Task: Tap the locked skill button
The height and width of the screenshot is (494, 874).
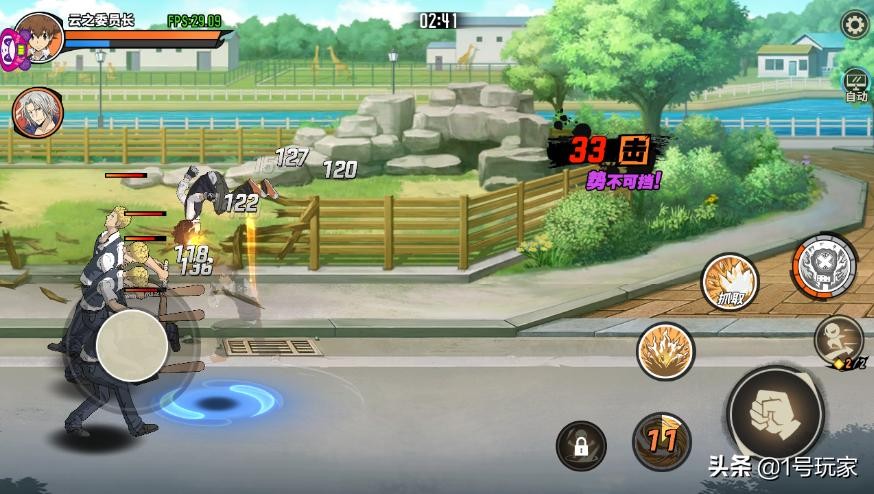Action: click(x=581, y=446)
